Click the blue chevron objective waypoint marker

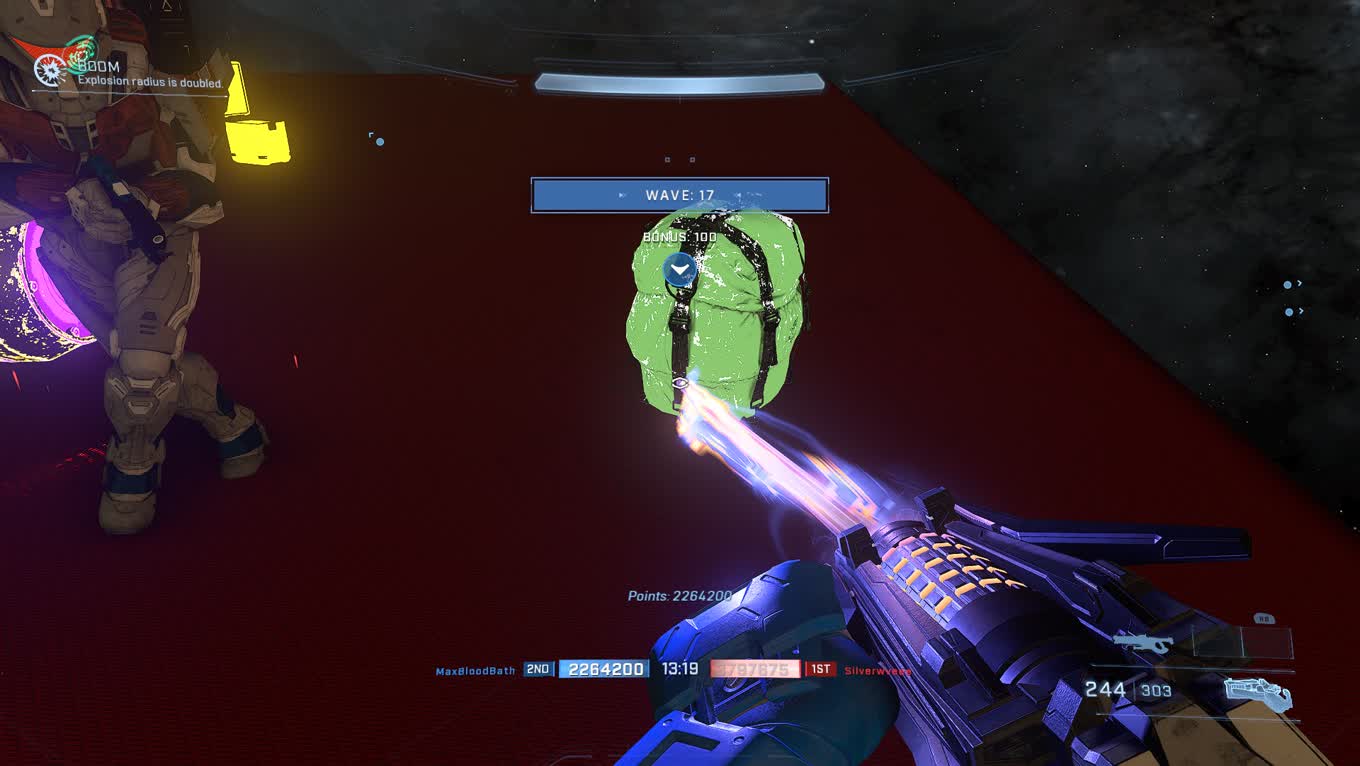[680, 269]
